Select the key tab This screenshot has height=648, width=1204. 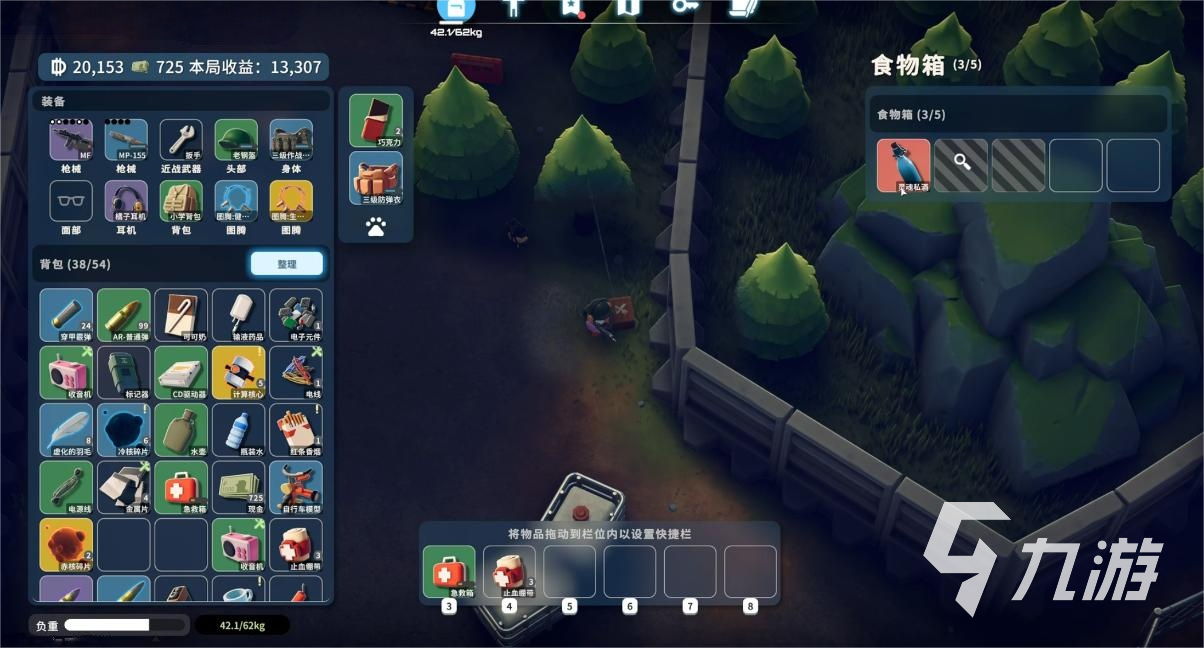tap(685, 8)
